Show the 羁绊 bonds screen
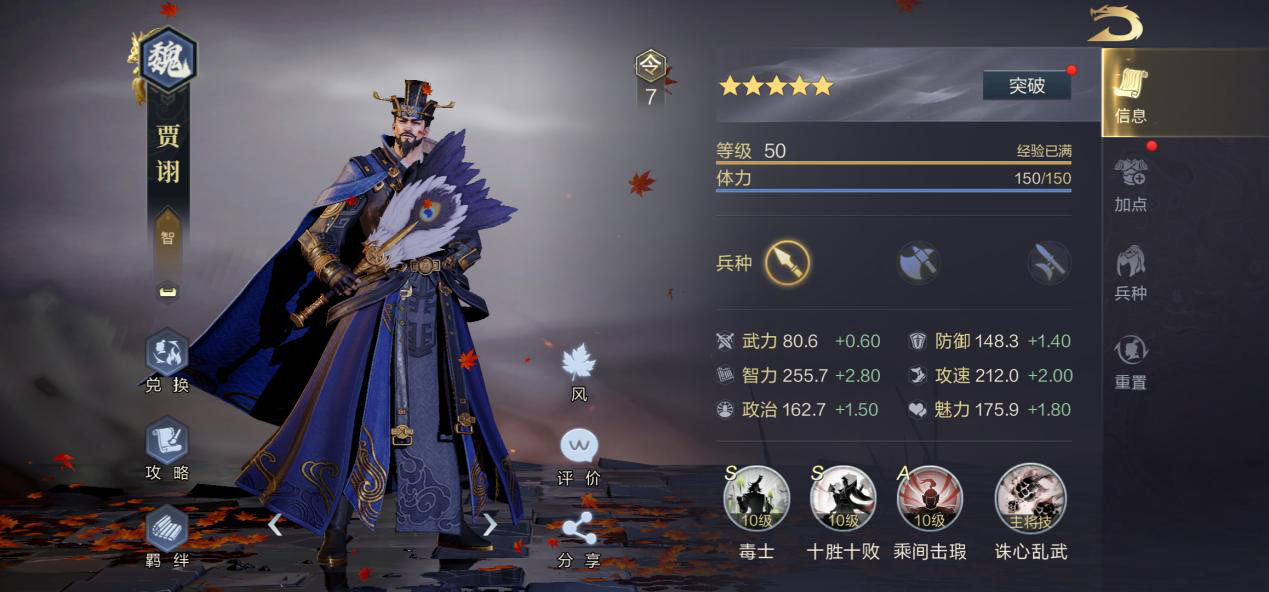1269x592 pixels. 167,537
